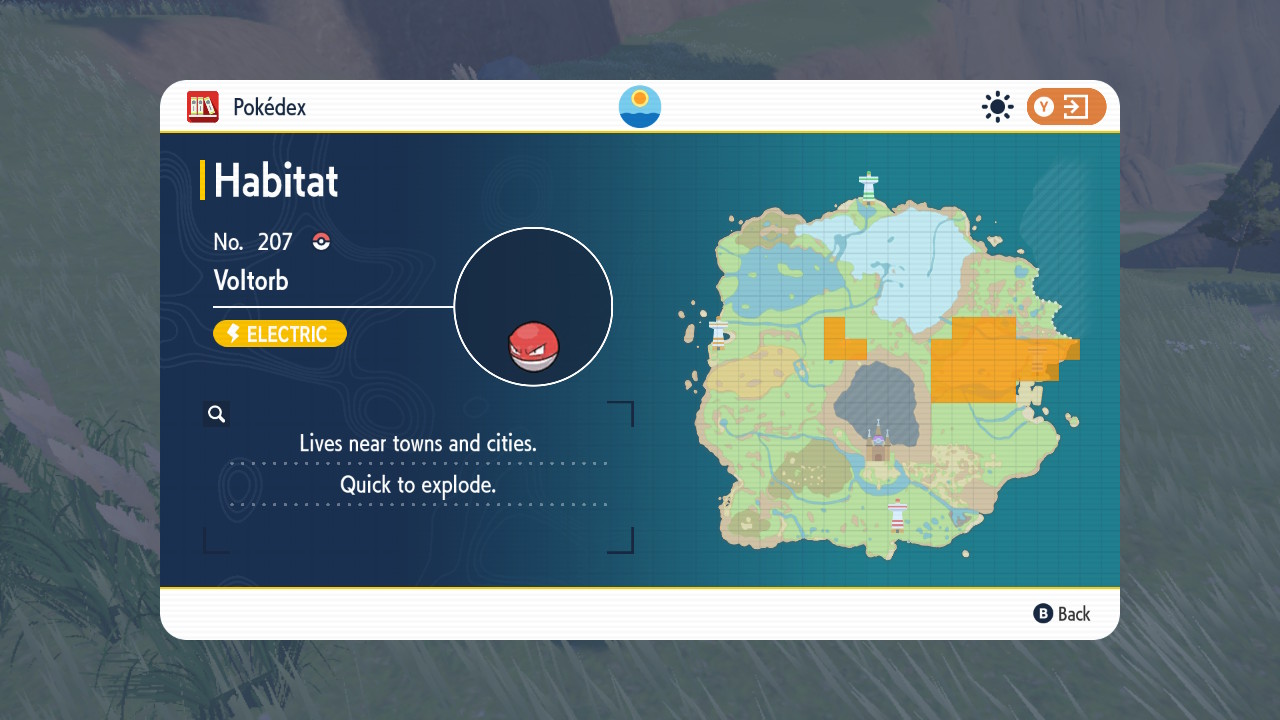This screenshot has width=1280, height=720.
Task: Select the sun-and-sea weather icon at top center
Action: (x=639, y=106)
